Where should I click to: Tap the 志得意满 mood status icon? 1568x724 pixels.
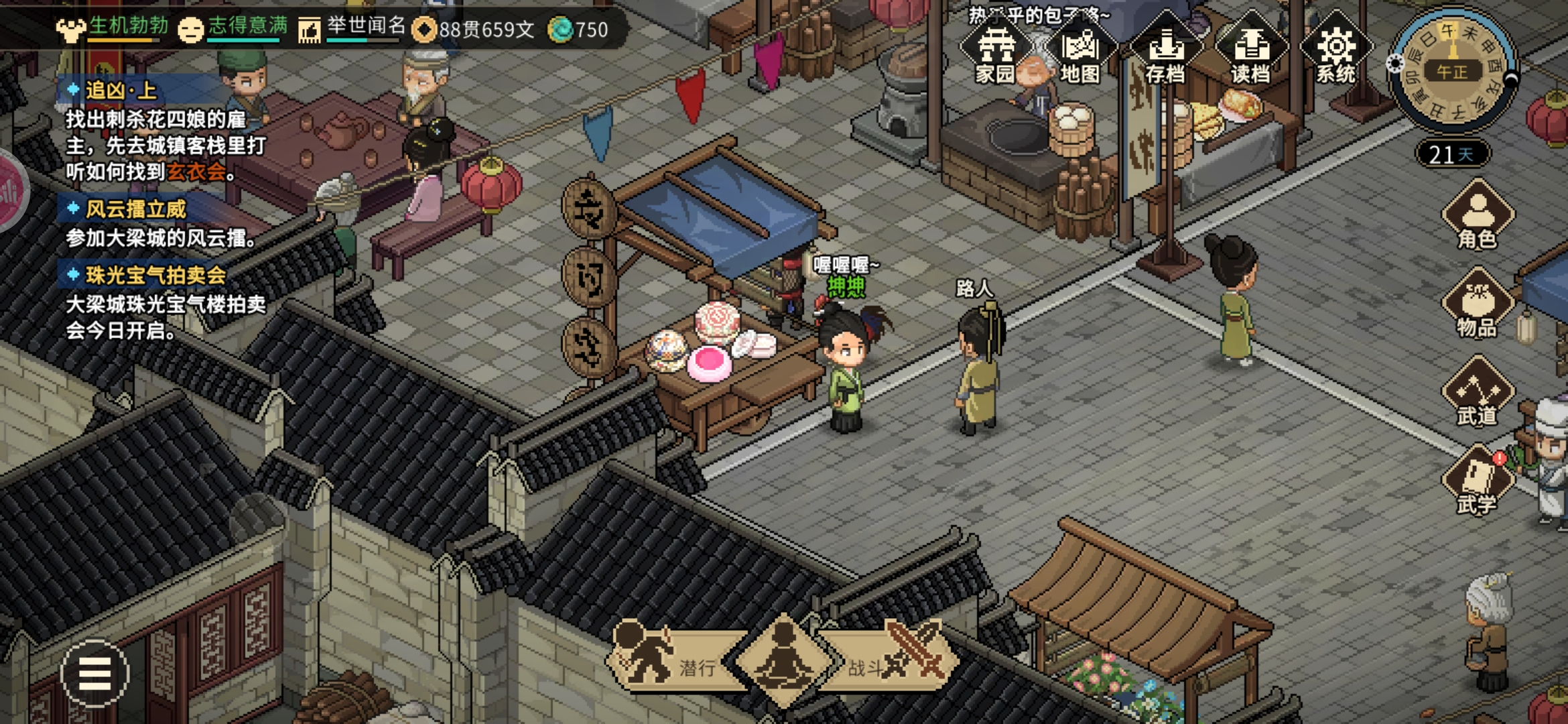[x=191, y=29]
